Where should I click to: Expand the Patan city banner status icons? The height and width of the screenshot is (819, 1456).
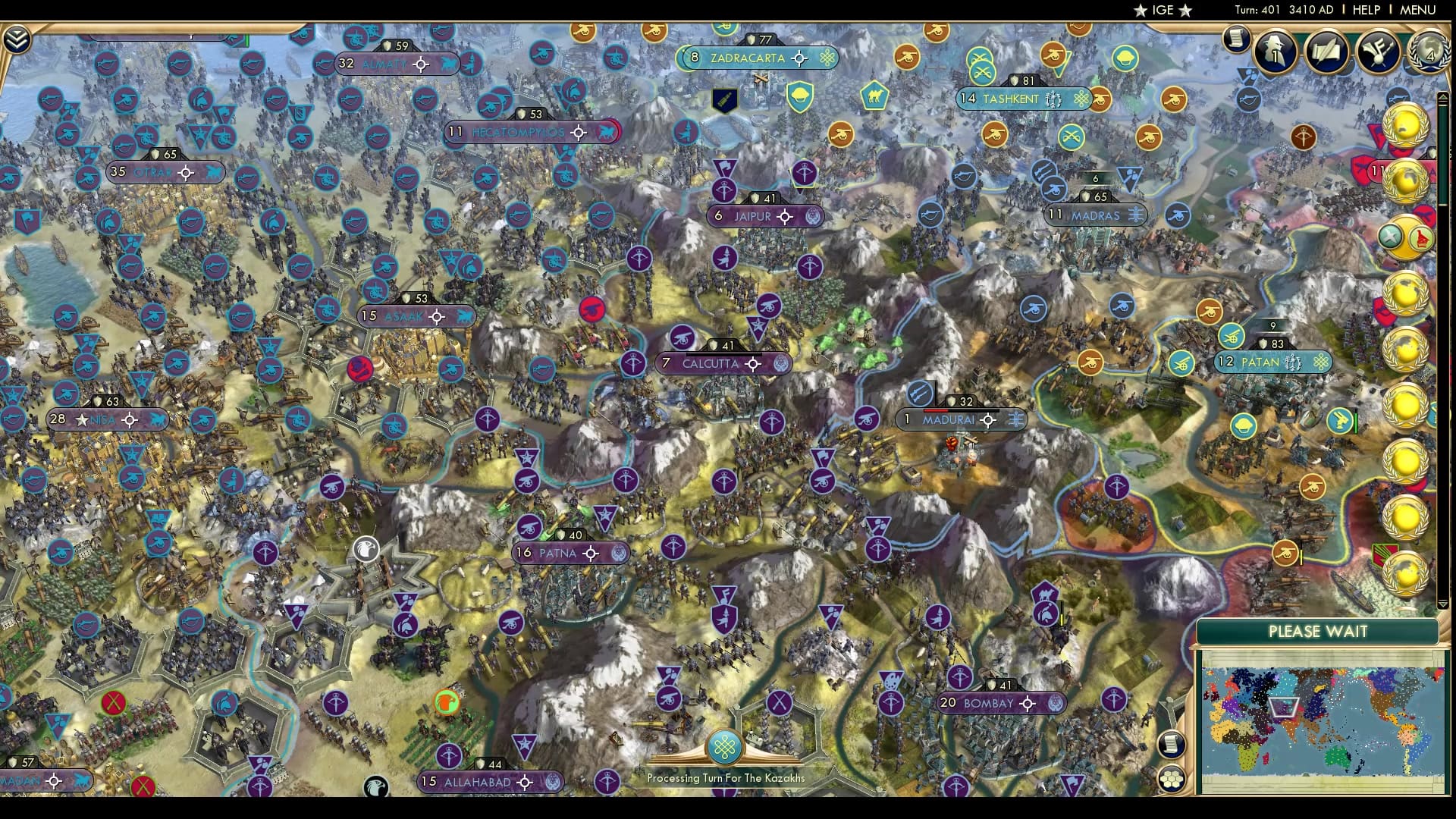pos(1291,362)
